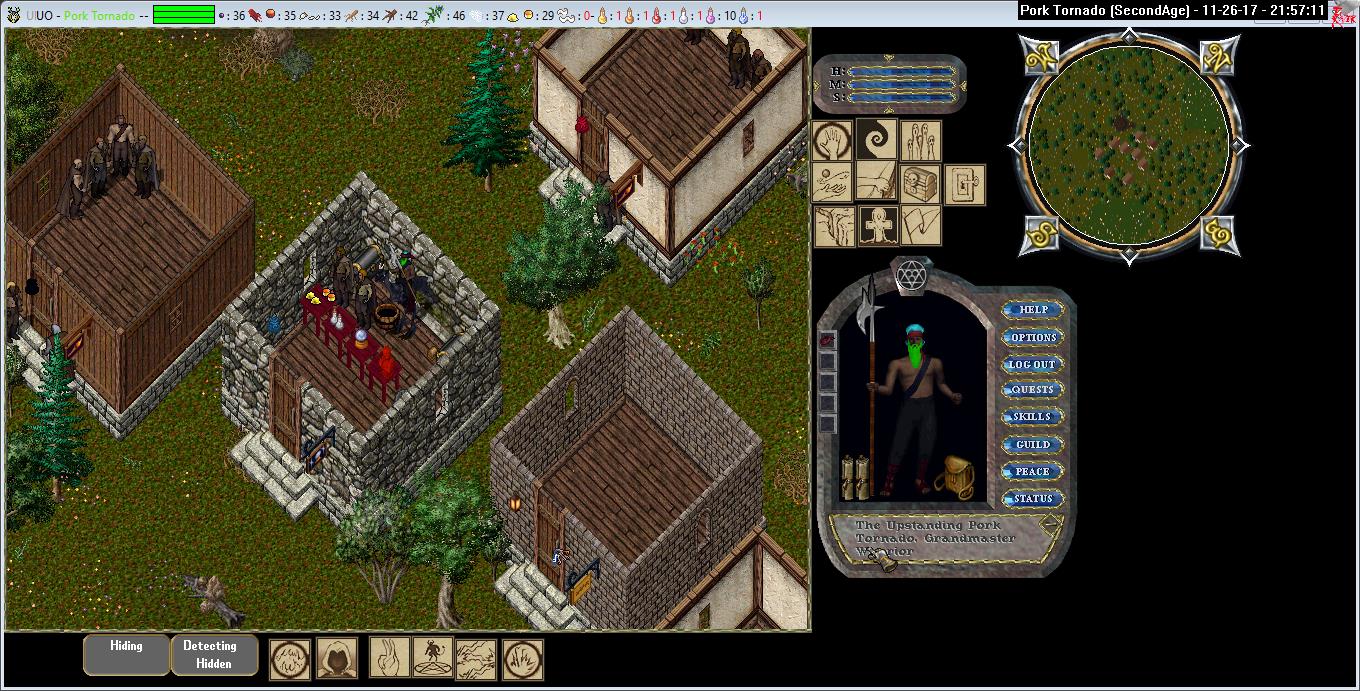Open the Quests log
The image size is (1360, 691).
click(x=1033, y=390)
